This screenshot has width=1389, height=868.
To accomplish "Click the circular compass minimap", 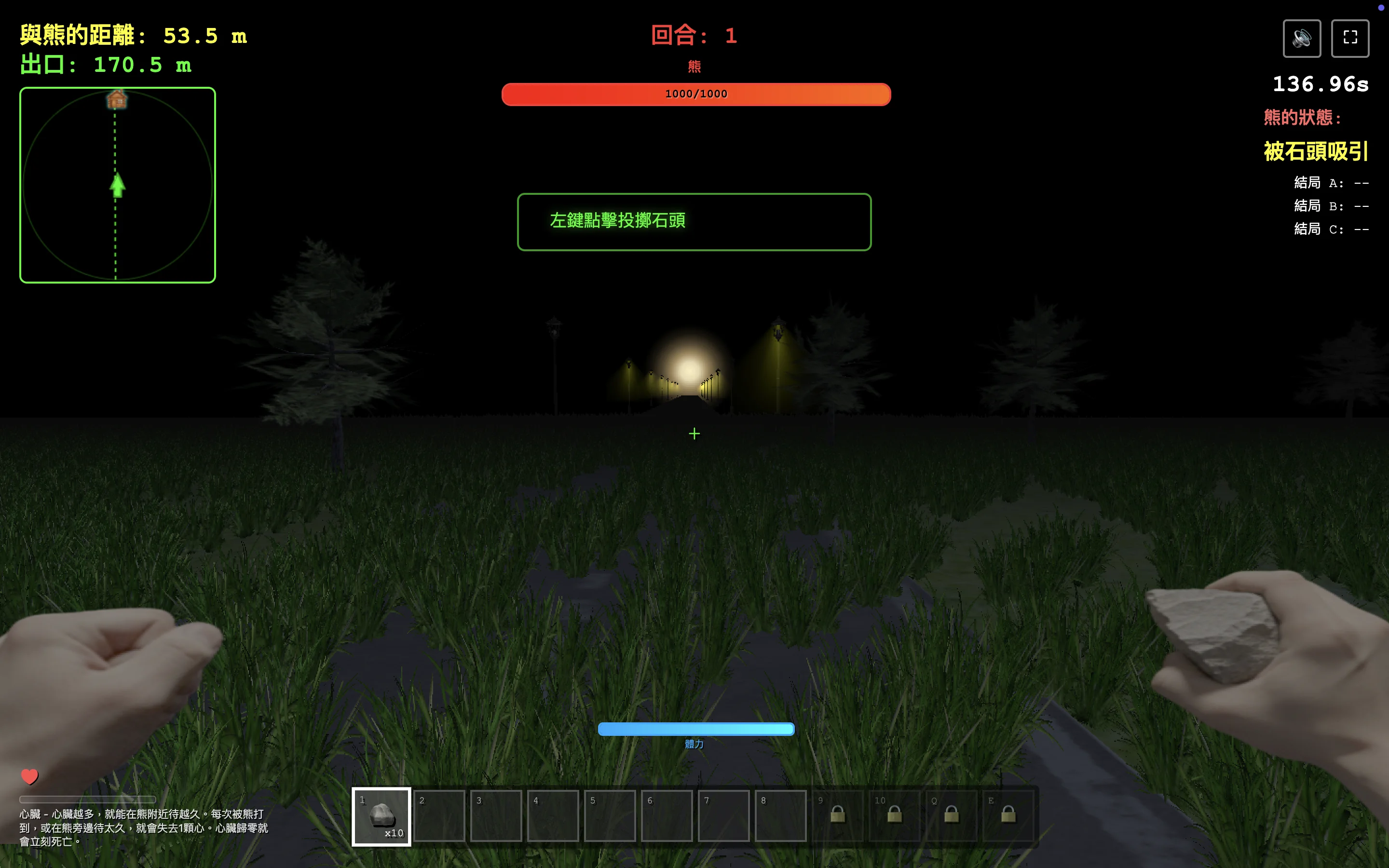I will point(118,185).
